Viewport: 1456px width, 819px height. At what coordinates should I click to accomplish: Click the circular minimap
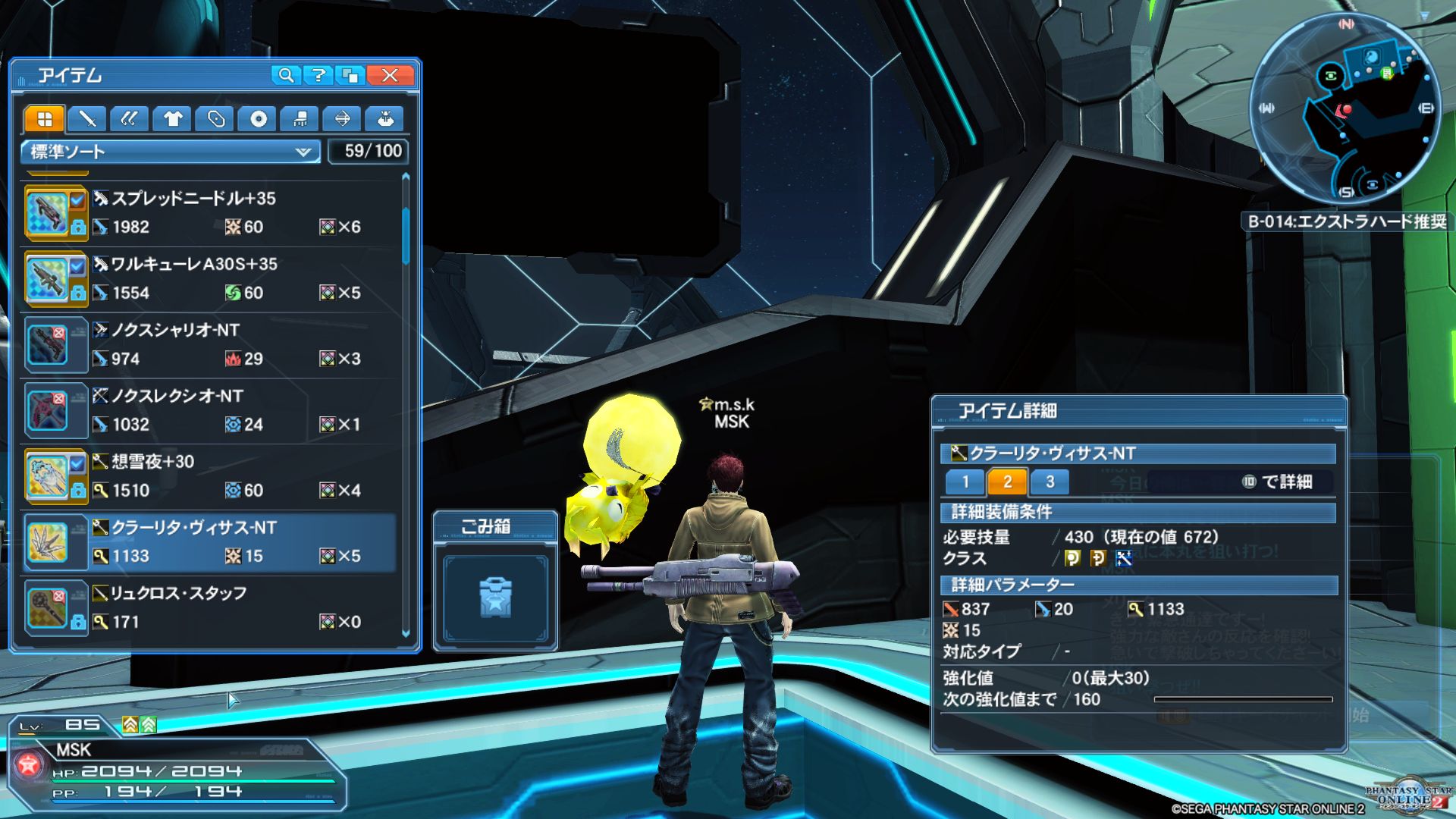point(1345,108)
